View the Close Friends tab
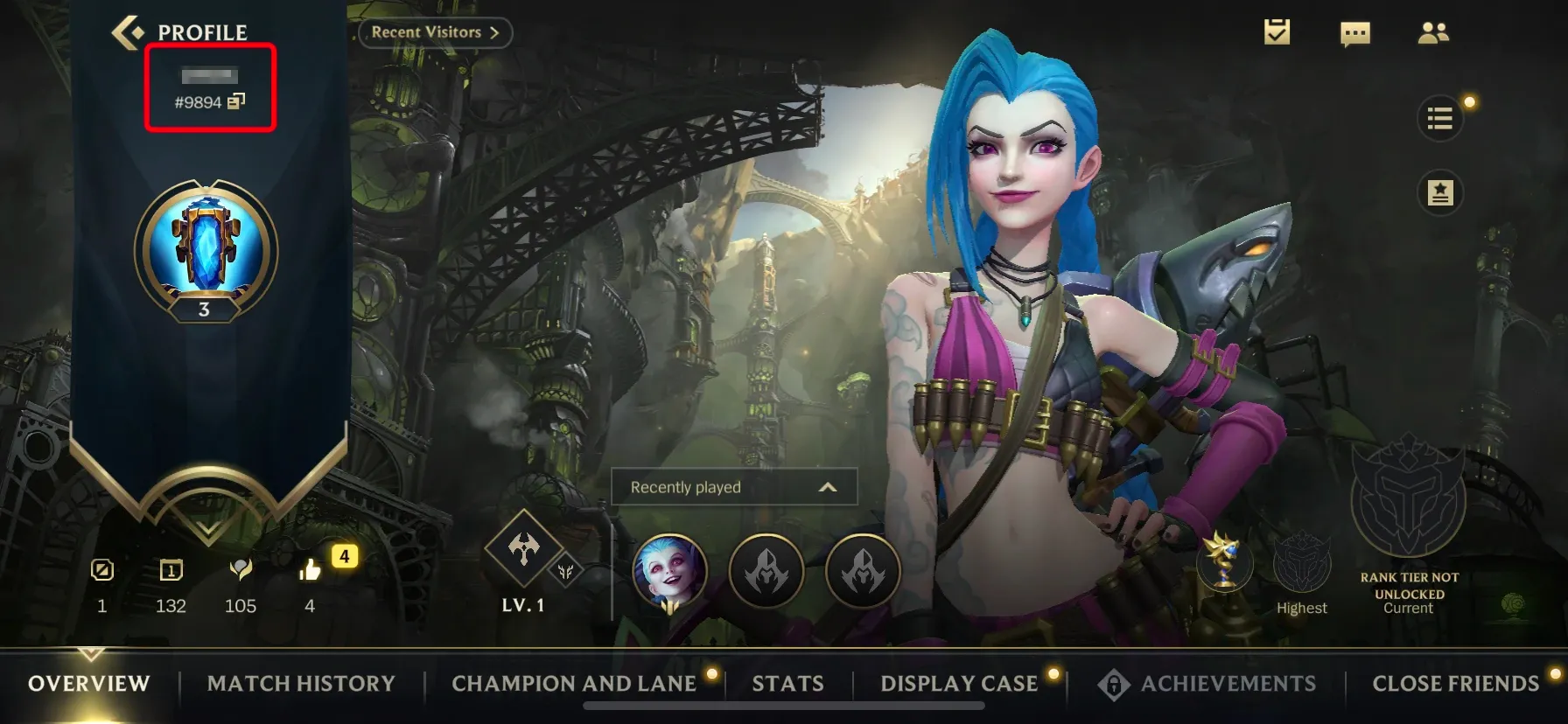The height and width of the screenshot is (724, 1568). [x=1455, y=684]
